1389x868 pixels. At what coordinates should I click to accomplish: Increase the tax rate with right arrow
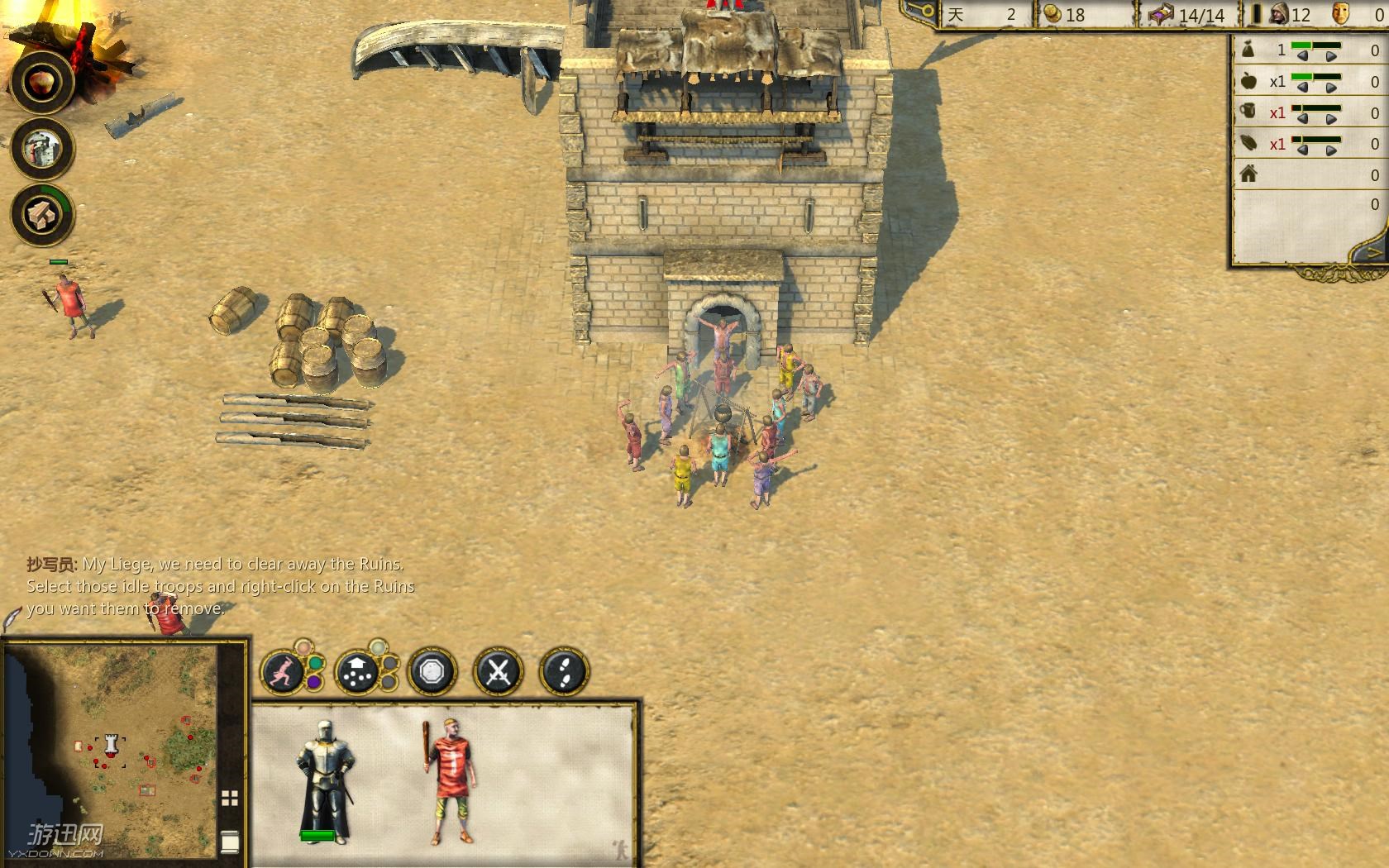click(x=1330, y=56)
